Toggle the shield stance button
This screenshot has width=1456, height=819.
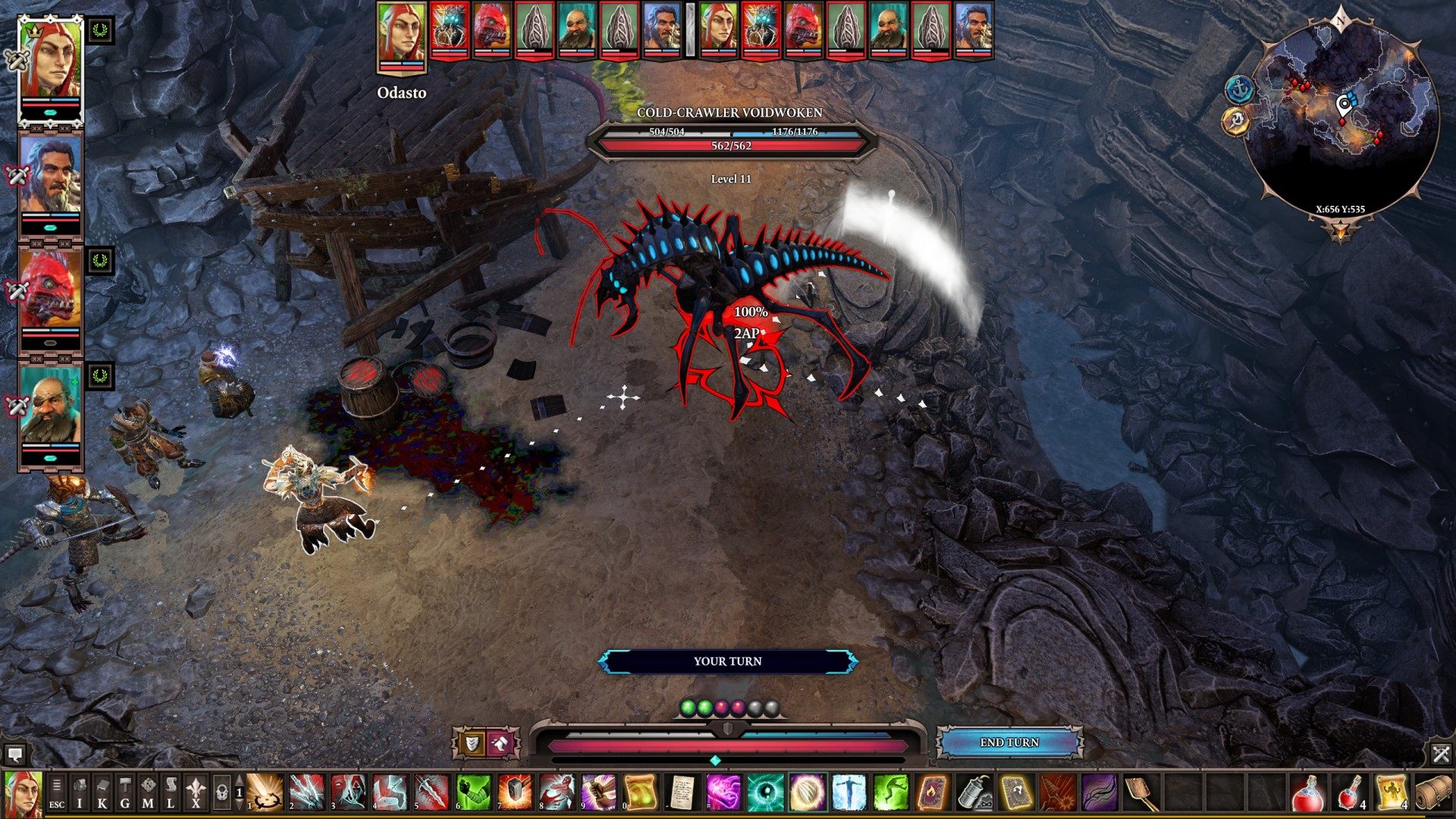pos(471,743)
